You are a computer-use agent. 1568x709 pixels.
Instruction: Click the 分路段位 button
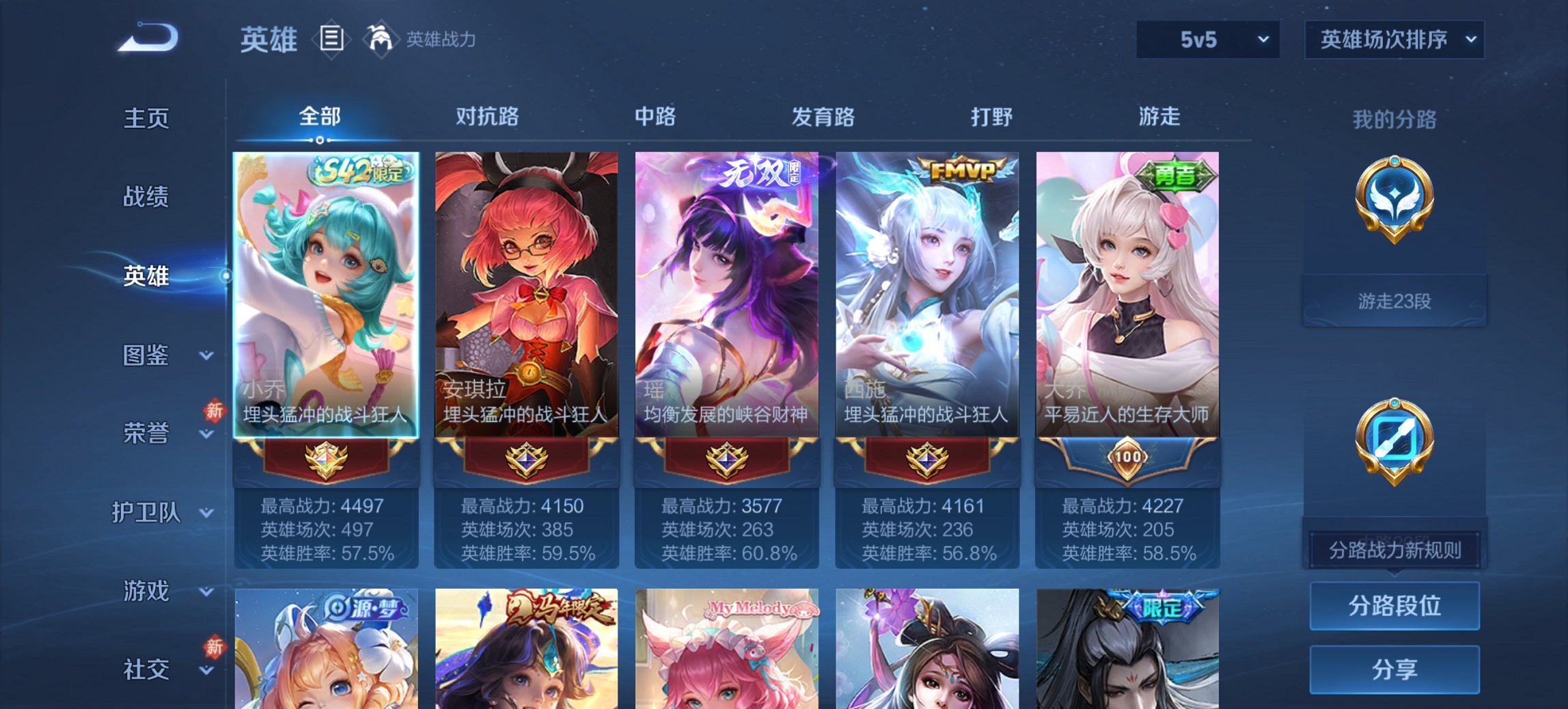(1394, 605)
